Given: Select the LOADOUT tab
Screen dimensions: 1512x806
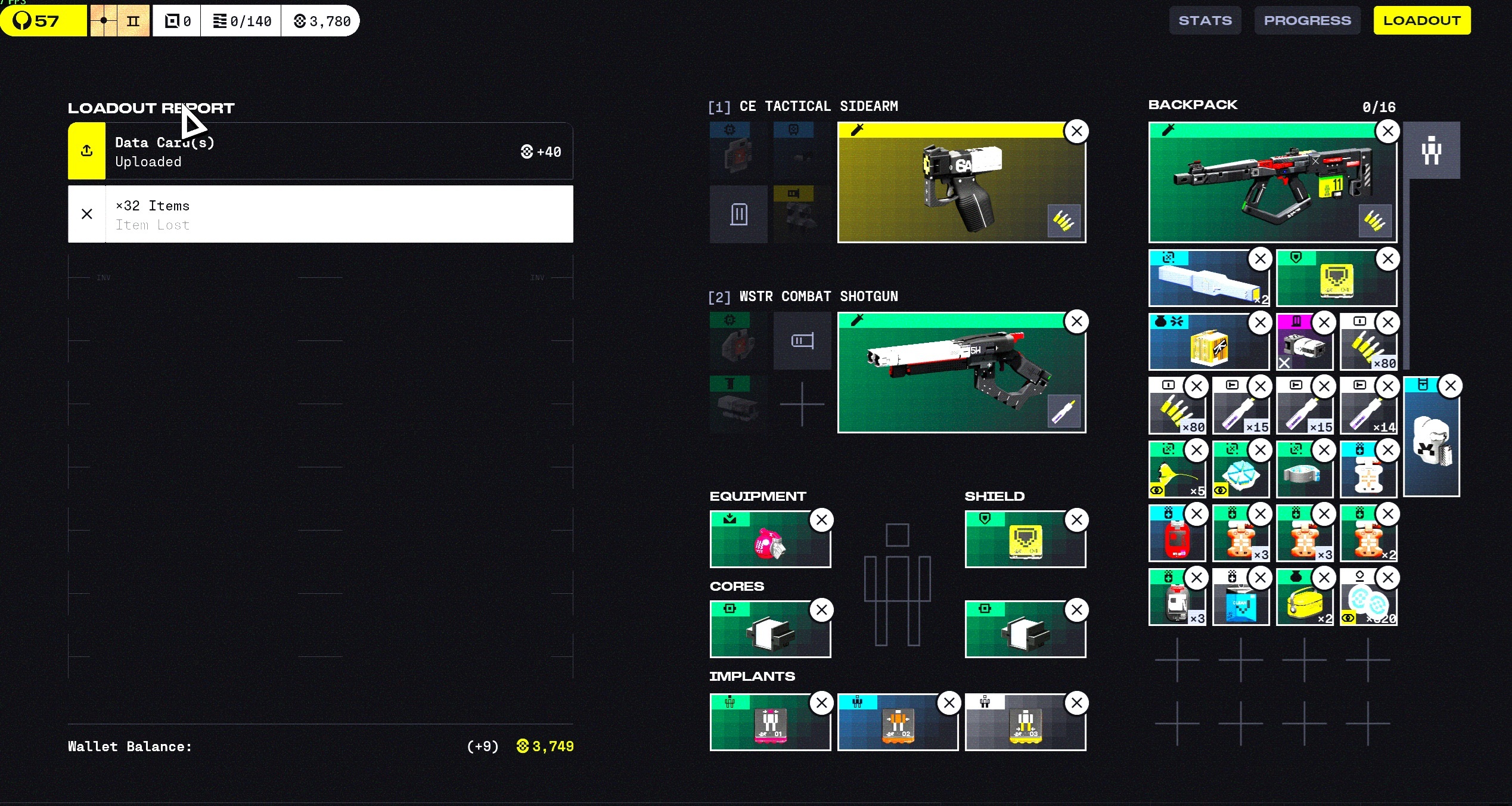Looking at the screenshot, I should click(x=1421, y=21).
